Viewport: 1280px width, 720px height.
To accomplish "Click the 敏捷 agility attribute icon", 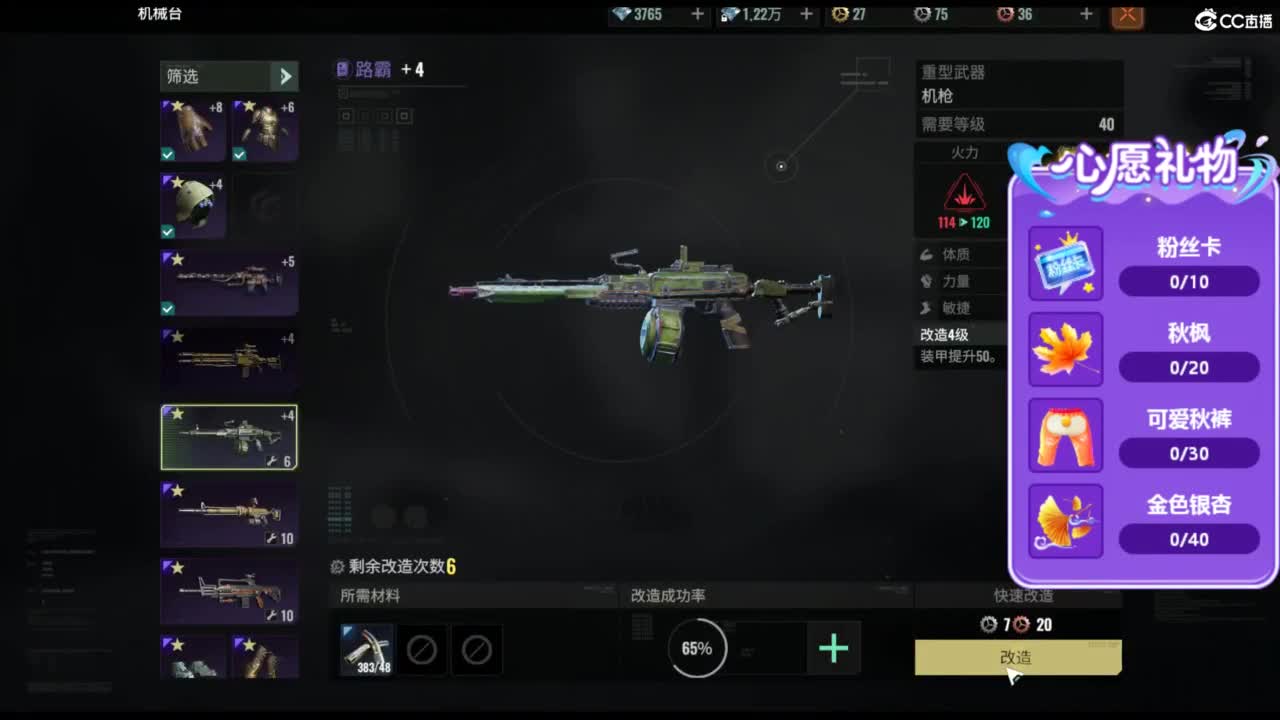I will point(929,308).
